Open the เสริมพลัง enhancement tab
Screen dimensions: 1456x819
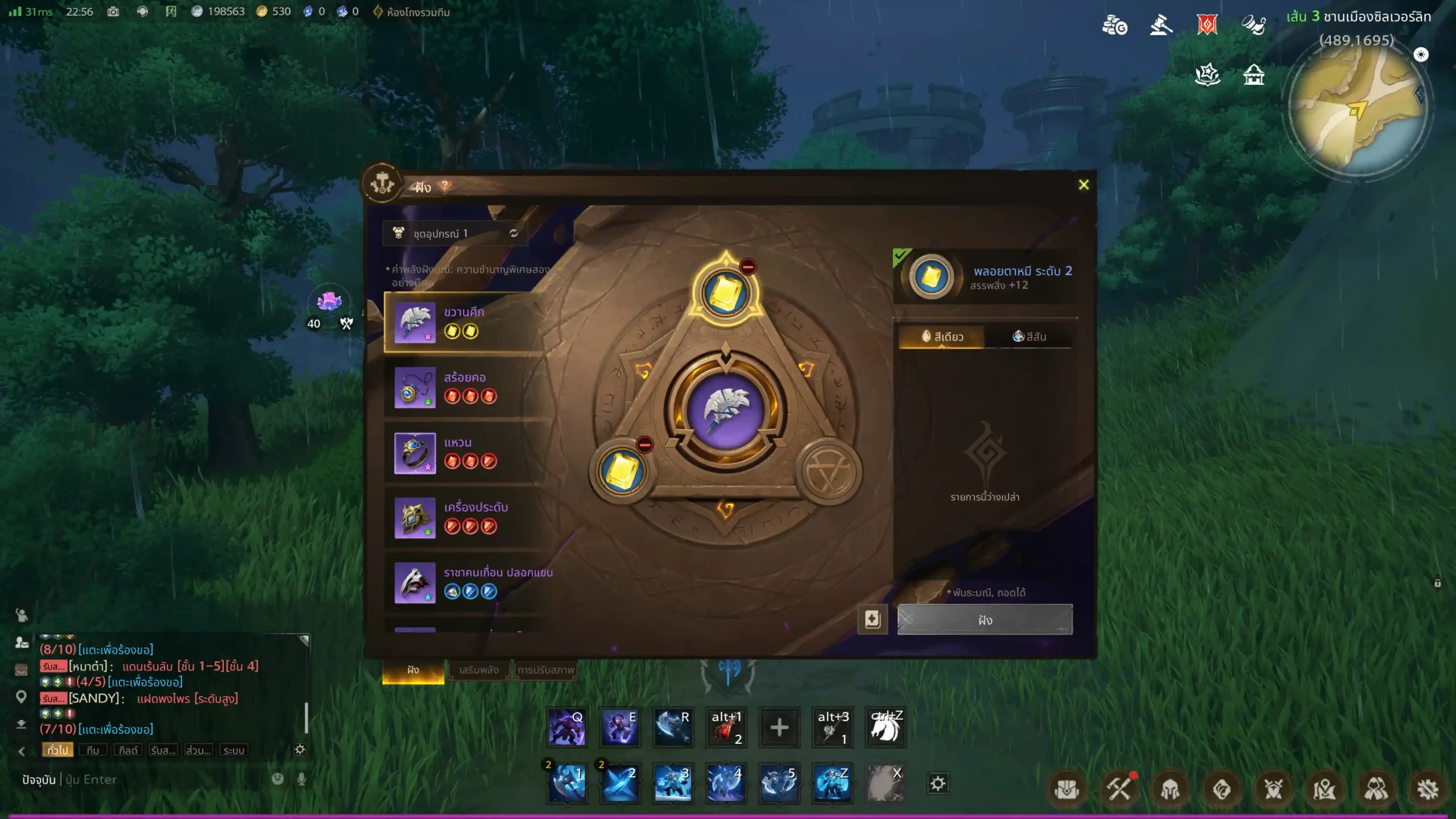478,670
